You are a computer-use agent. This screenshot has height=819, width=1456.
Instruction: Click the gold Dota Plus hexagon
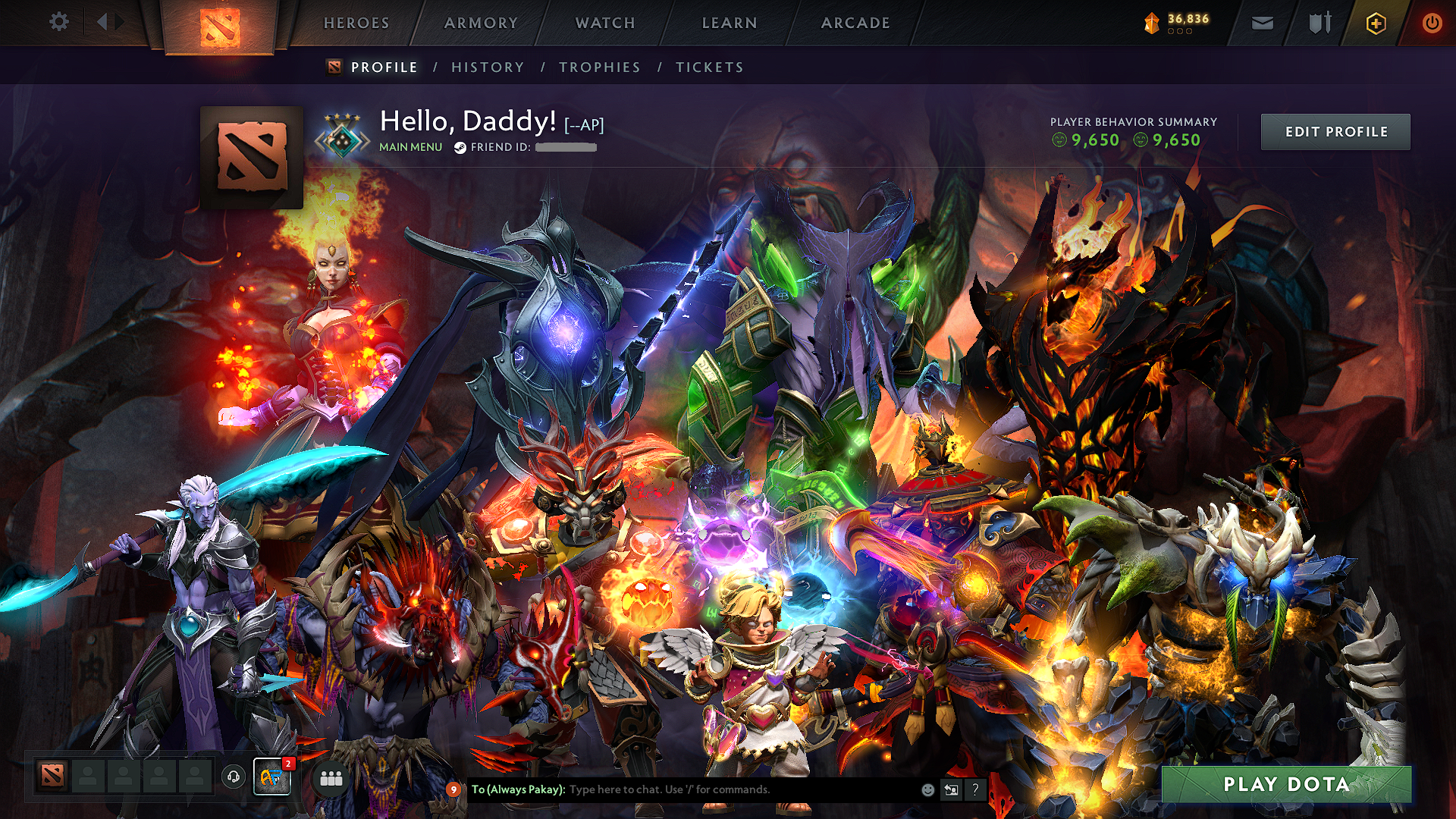pyautogui.click(x=1376, y=24)
